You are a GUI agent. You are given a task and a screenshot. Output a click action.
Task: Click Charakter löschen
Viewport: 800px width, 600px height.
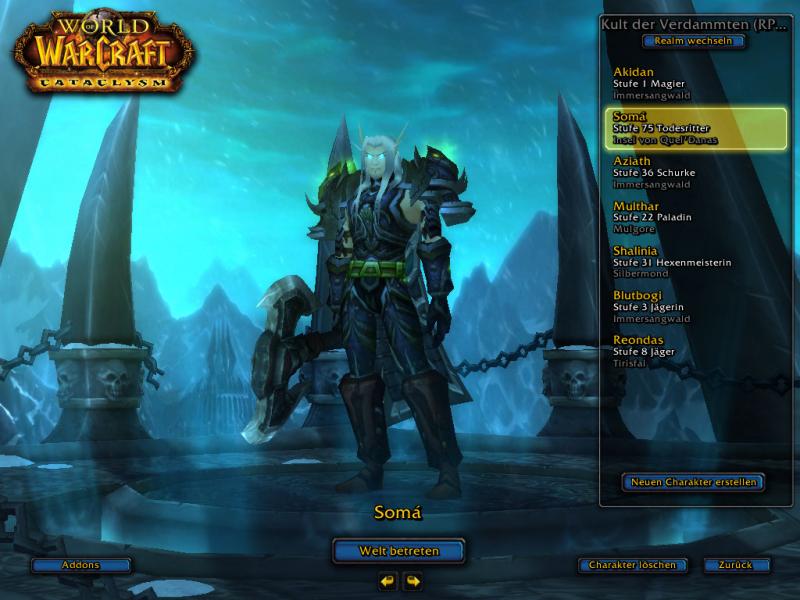(632, 565)
